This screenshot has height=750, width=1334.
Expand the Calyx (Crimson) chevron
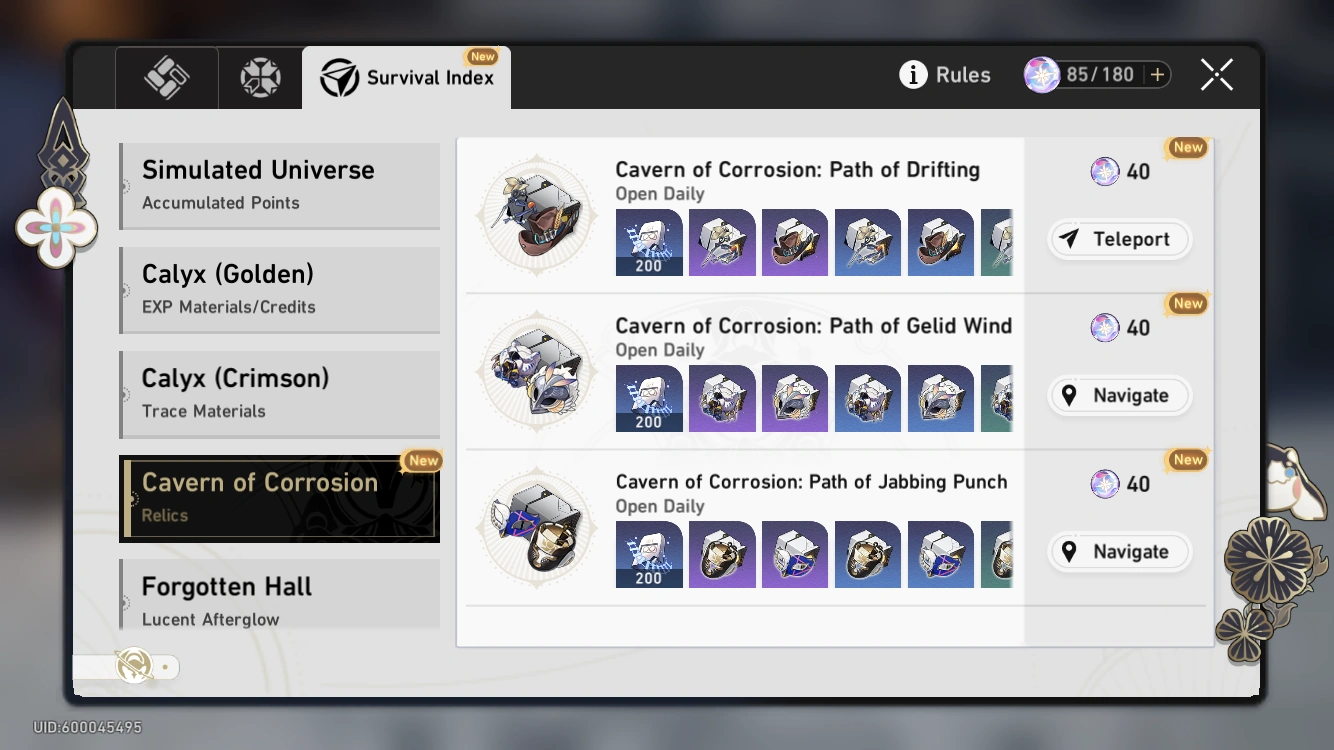[x=124, y=393]
